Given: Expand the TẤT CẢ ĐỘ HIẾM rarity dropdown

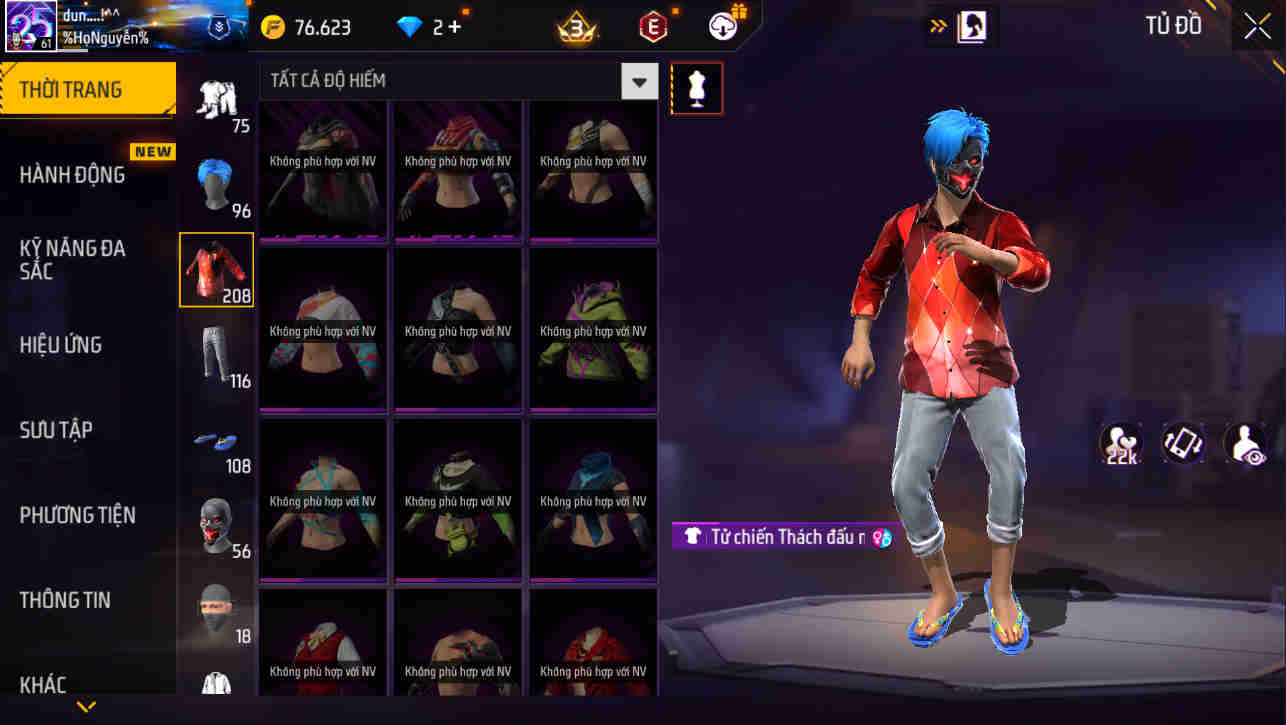Looking at the screenshot, I should pyautogui.click(x=639, y=81).
